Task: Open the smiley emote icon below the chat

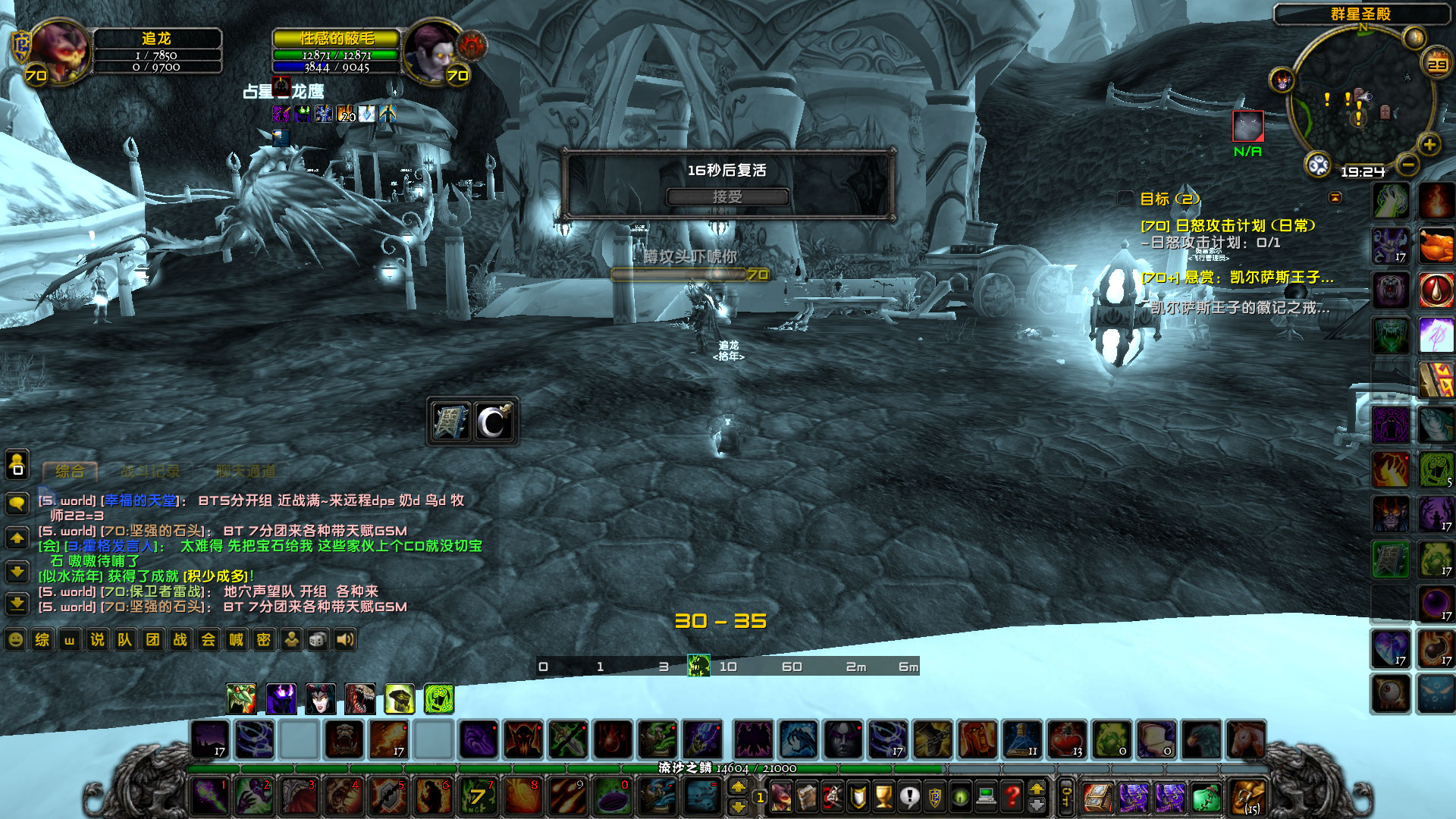Action: (x=14, y=640)
